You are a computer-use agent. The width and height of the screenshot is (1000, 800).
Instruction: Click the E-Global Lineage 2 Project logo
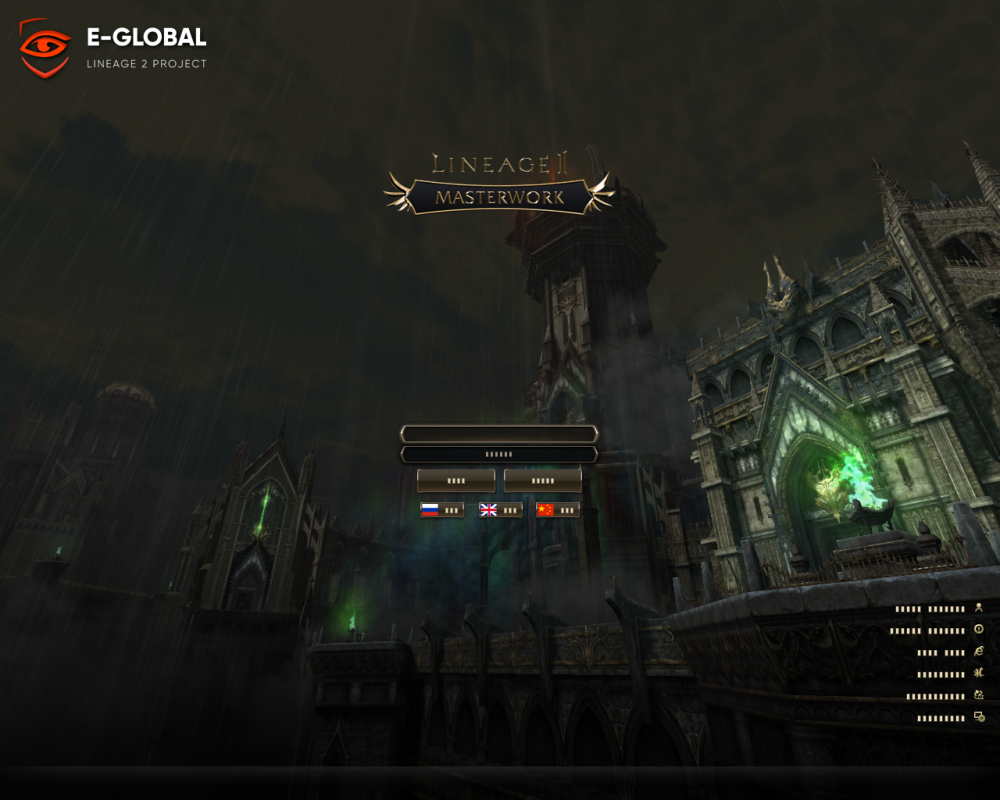click(x=113, y=48)
